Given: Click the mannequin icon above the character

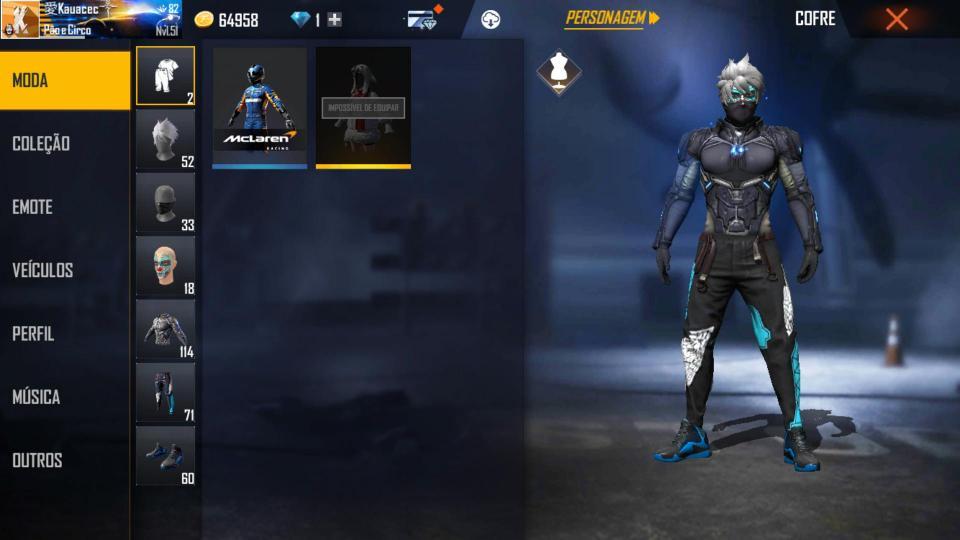Looking at the screenshot, I should [558, 73].
